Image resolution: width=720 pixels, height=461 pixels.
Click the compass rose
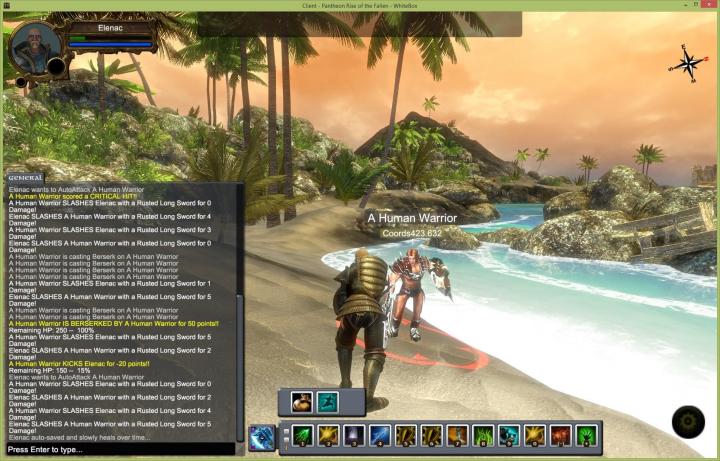point(688,63)
